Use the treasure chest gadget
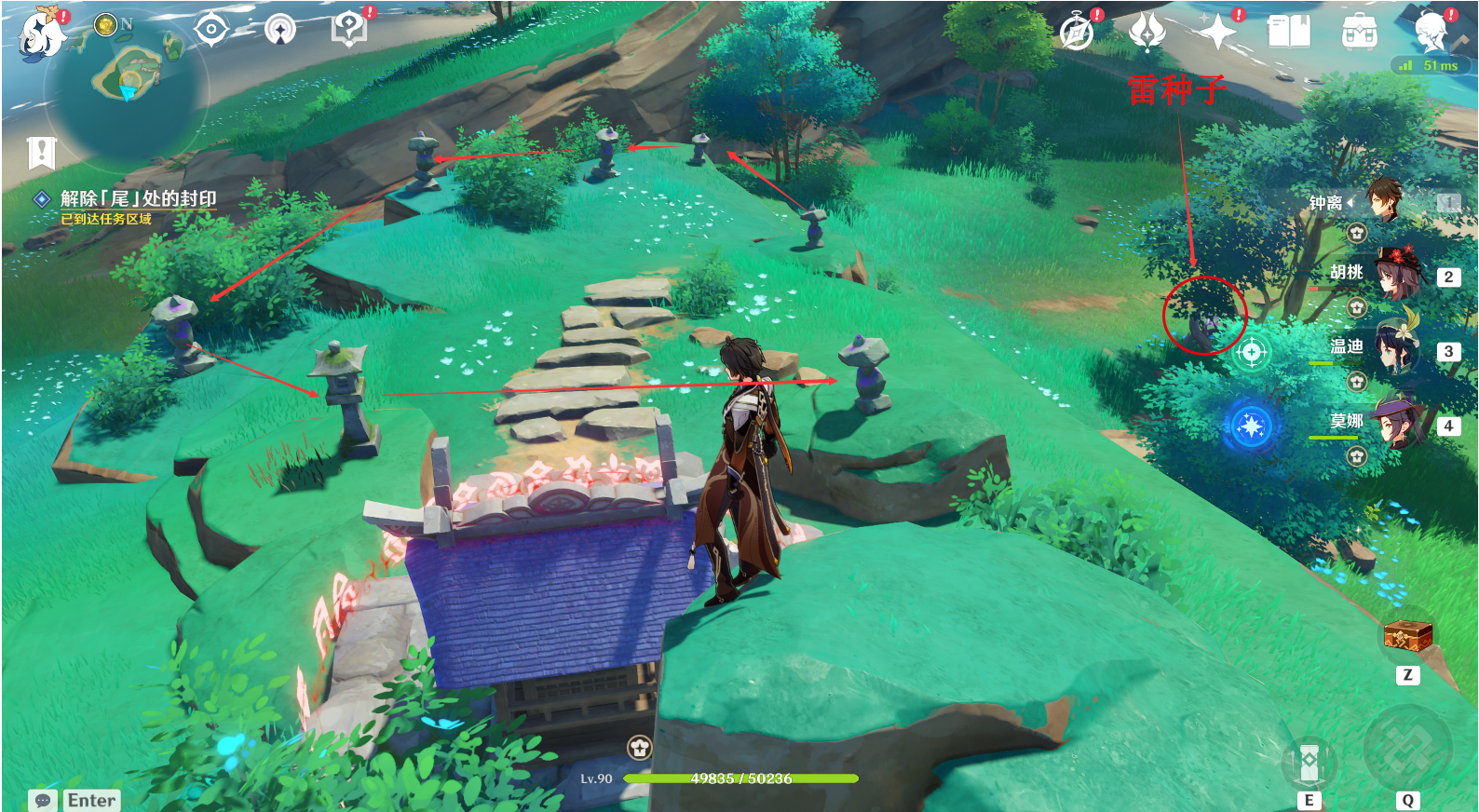The height and width of the screenshot is (812, 1479). click(x=1406, y=637)
